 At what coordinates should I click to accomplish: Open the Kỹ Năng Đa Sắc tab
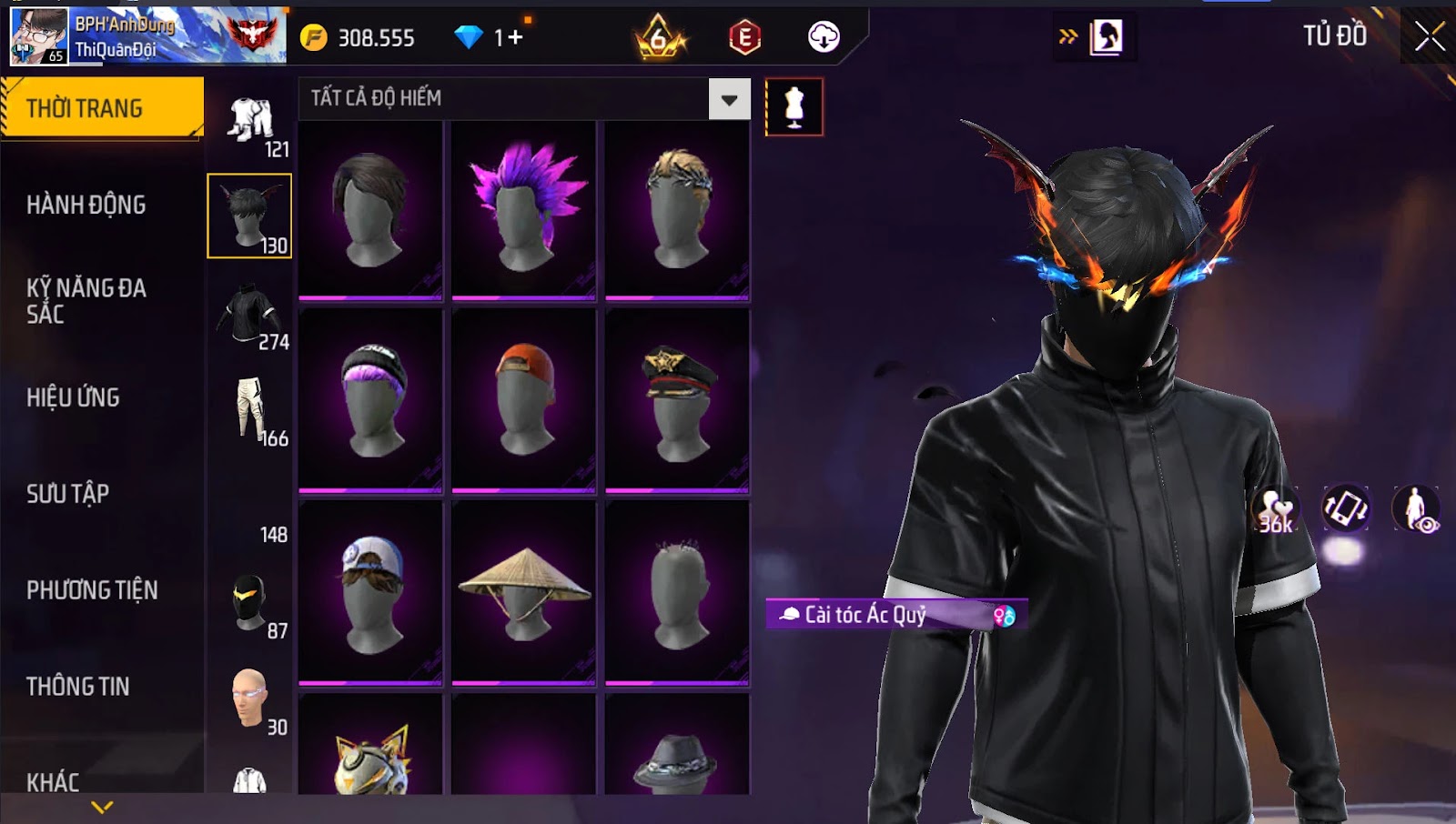(86, 301)
